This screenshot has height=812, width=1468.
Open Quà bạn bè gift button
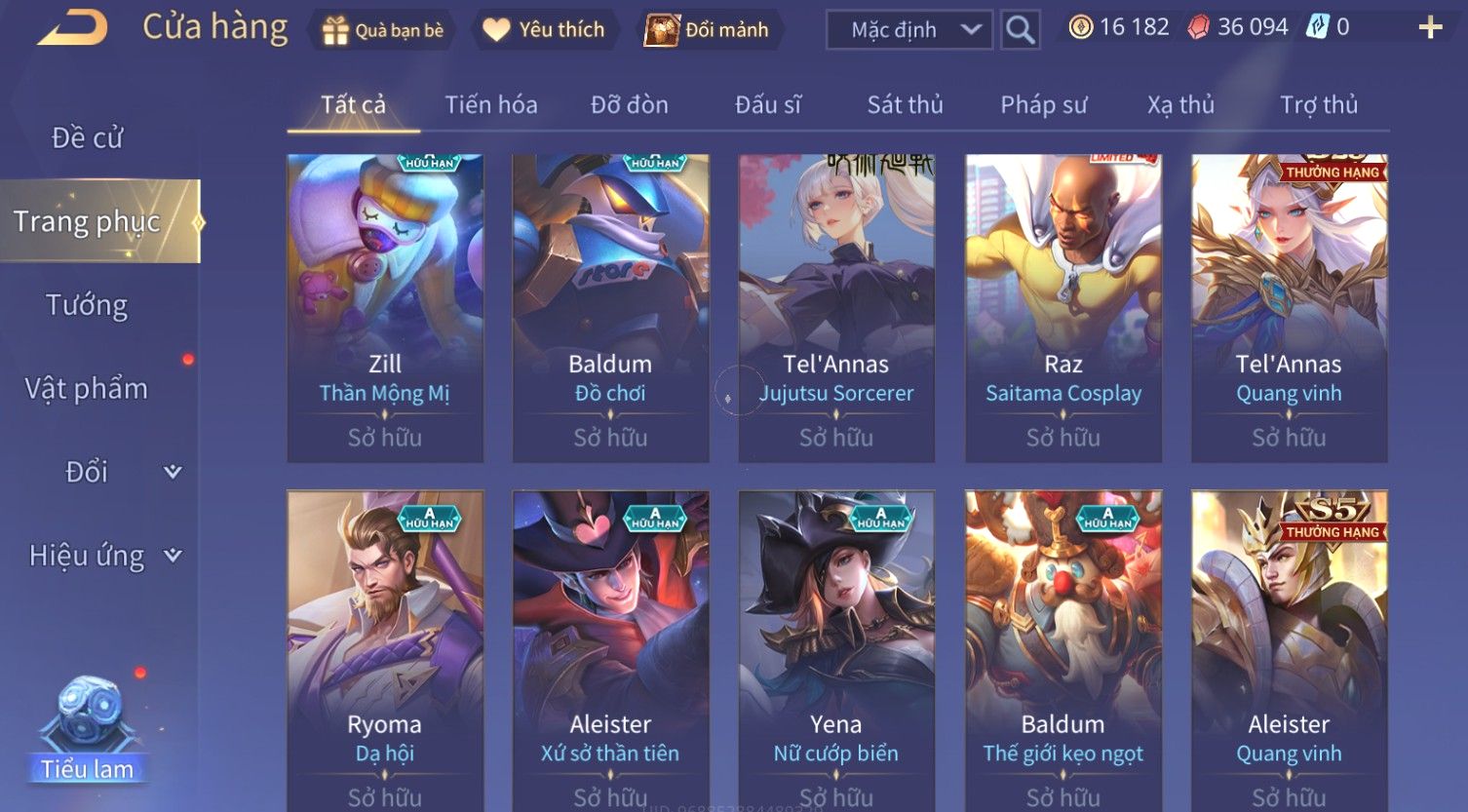point(382,30)
